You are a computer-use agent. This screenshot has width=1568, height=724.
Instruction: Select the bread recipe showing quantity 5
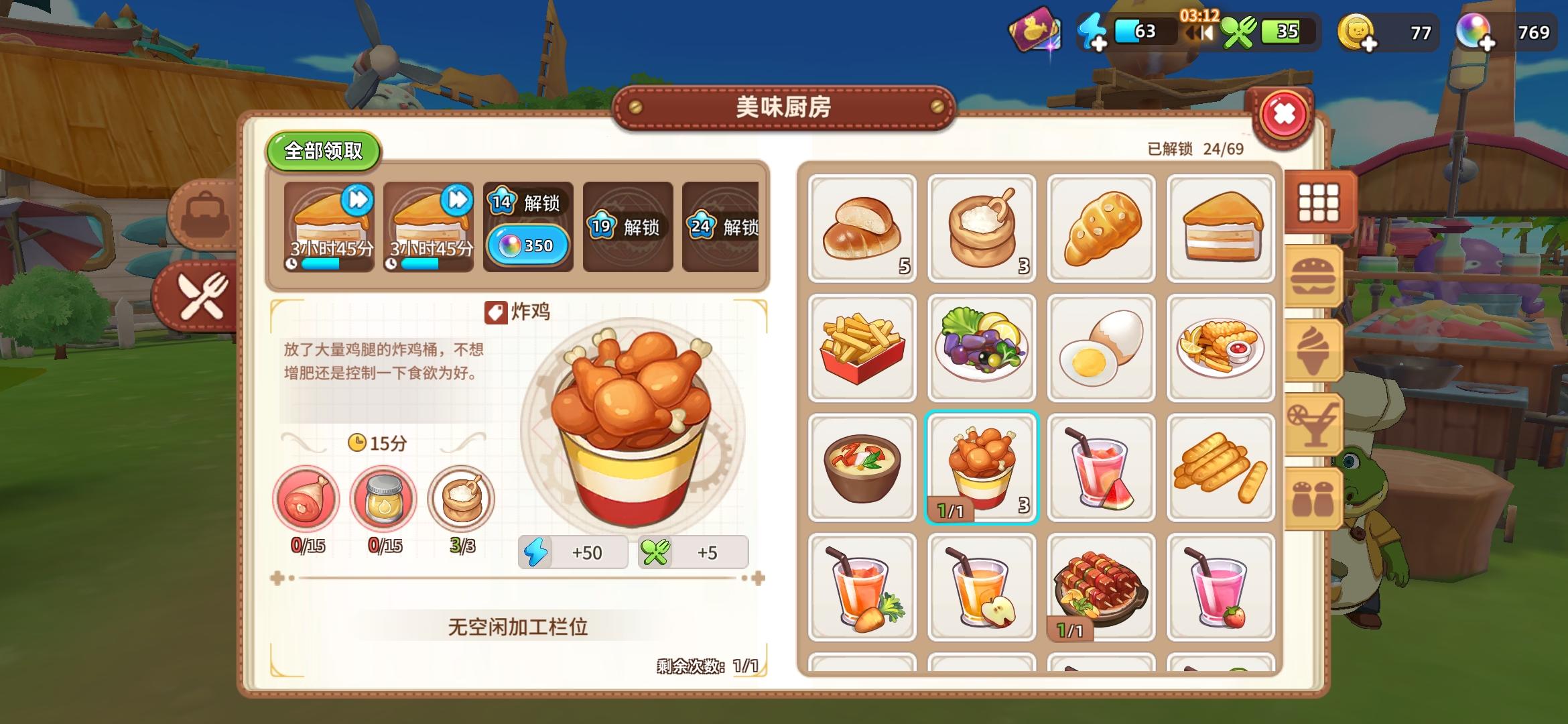(x=862, y=228)
